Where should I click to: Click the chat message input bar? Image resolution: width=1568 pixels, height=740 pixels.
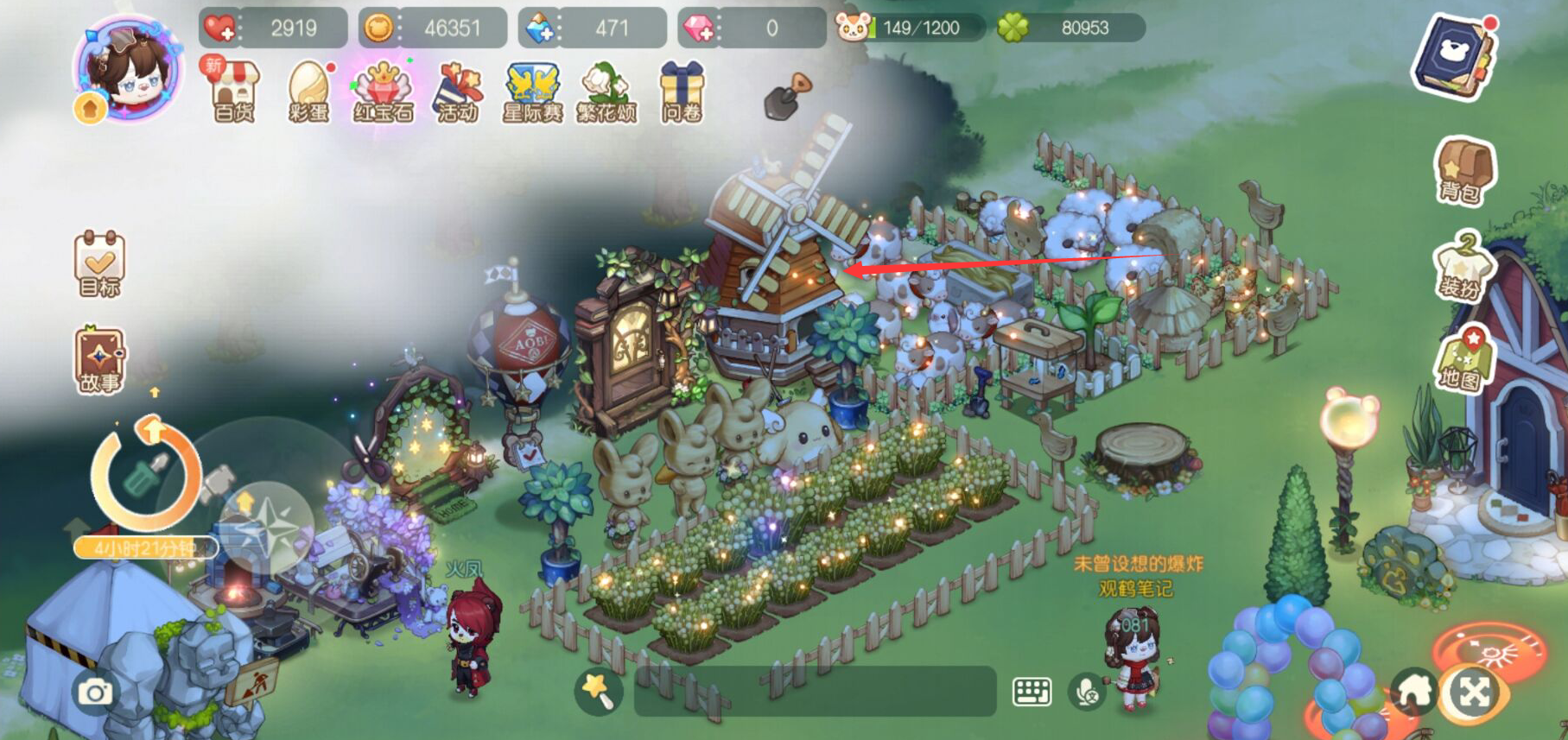[815, 691]
